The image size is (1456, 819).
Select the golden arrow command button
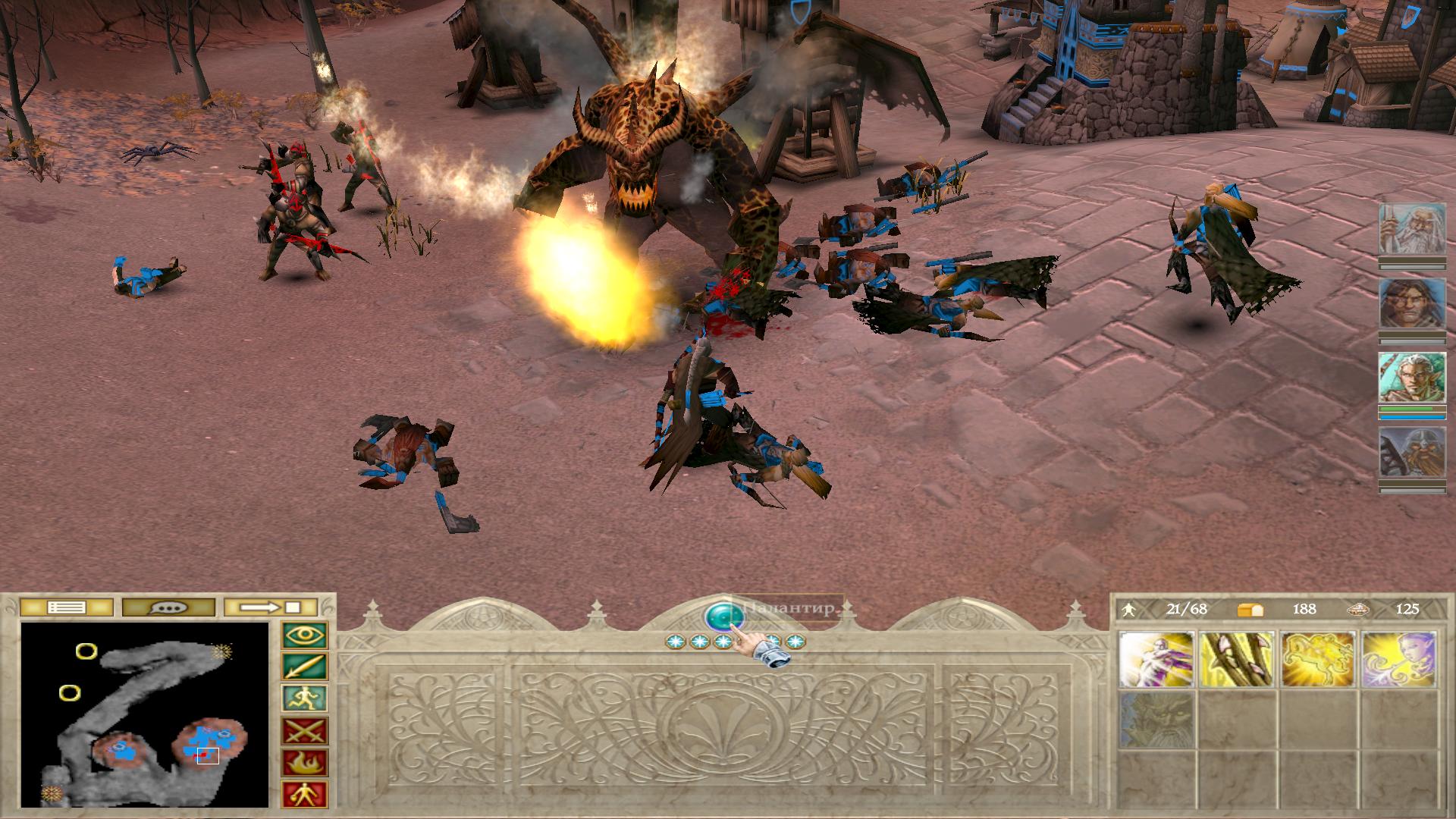pos(305,667)
